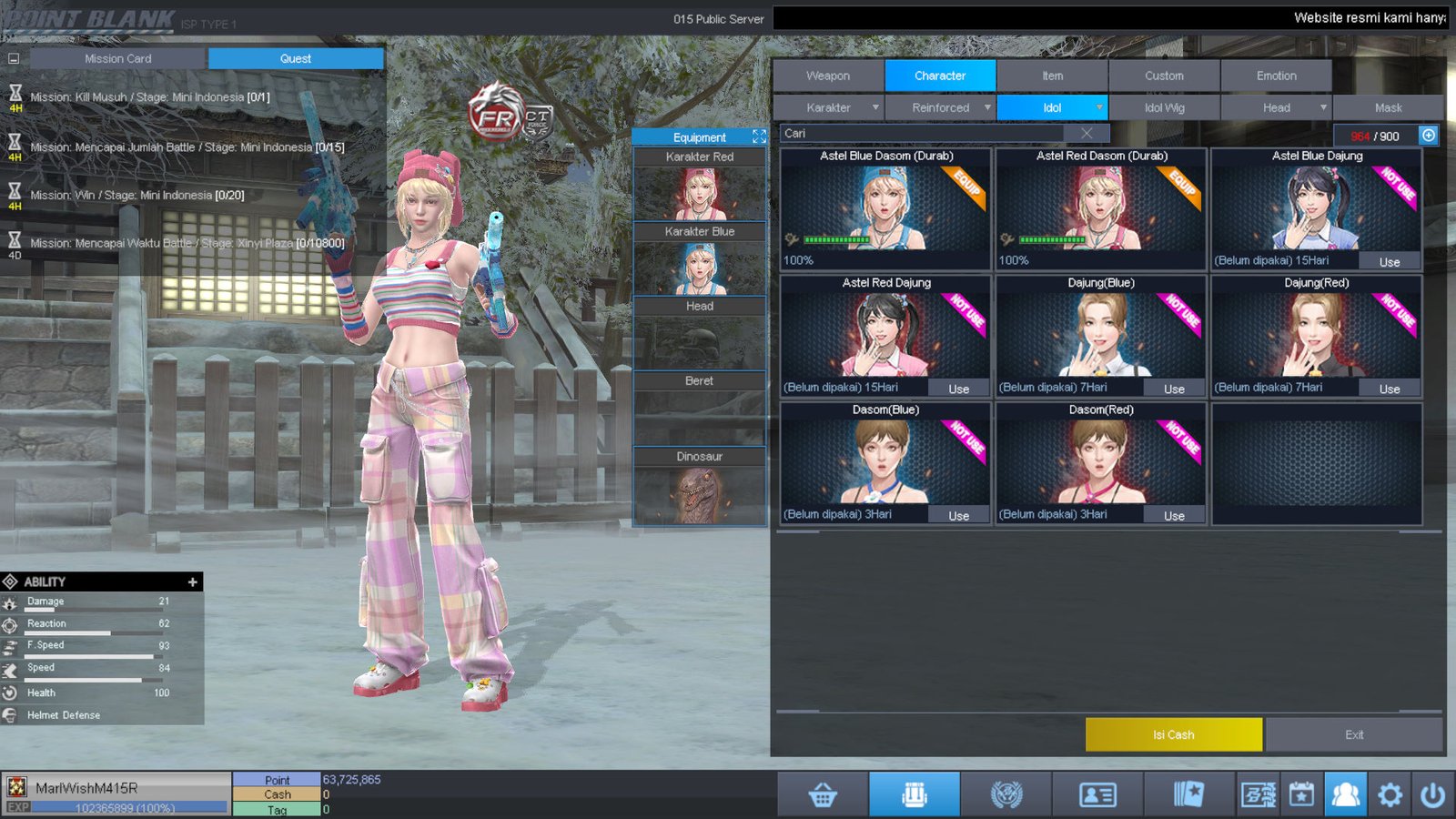
Task: Switch to the Weapon tab
Action: (x=827, y=76)
